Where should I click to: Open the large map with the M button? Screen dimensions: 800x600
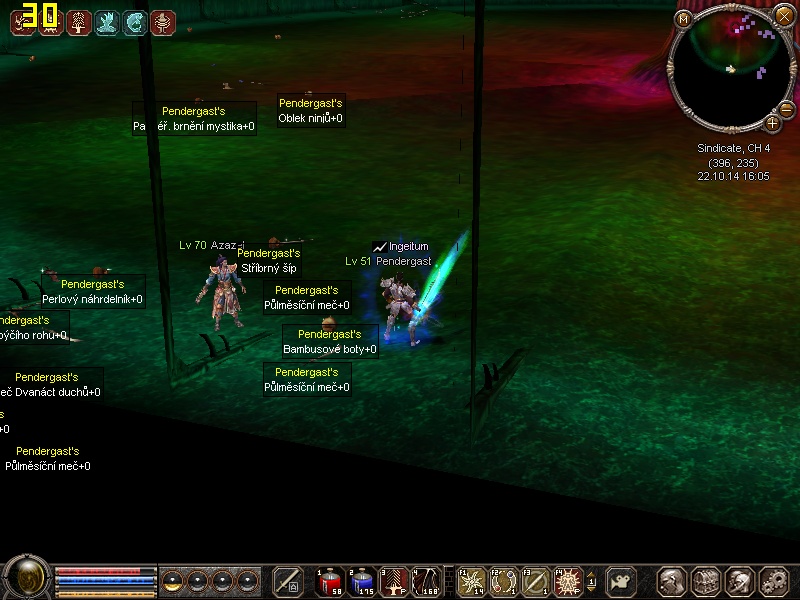[684, 18]
